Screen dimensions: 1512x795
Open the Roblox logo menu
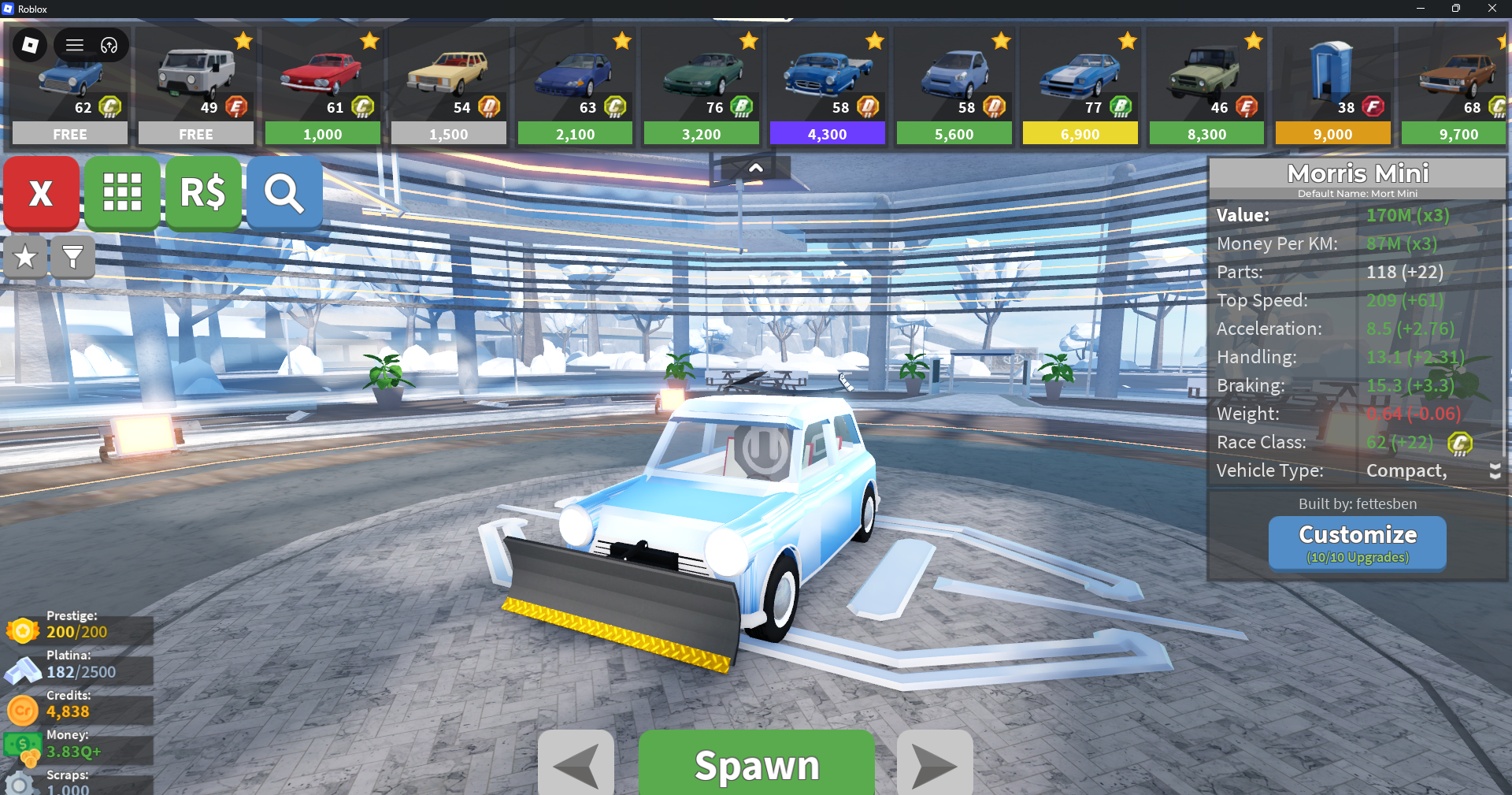30,45
